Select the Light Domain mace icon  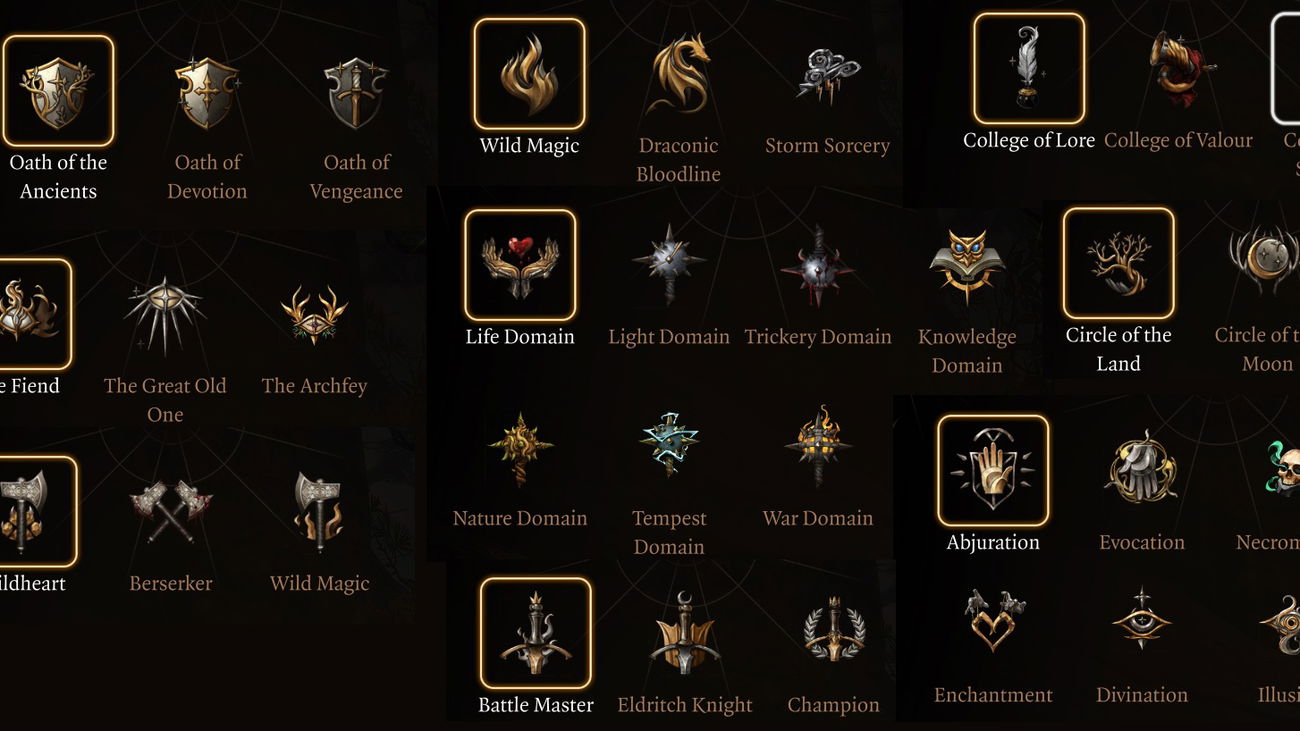[668, 262]
